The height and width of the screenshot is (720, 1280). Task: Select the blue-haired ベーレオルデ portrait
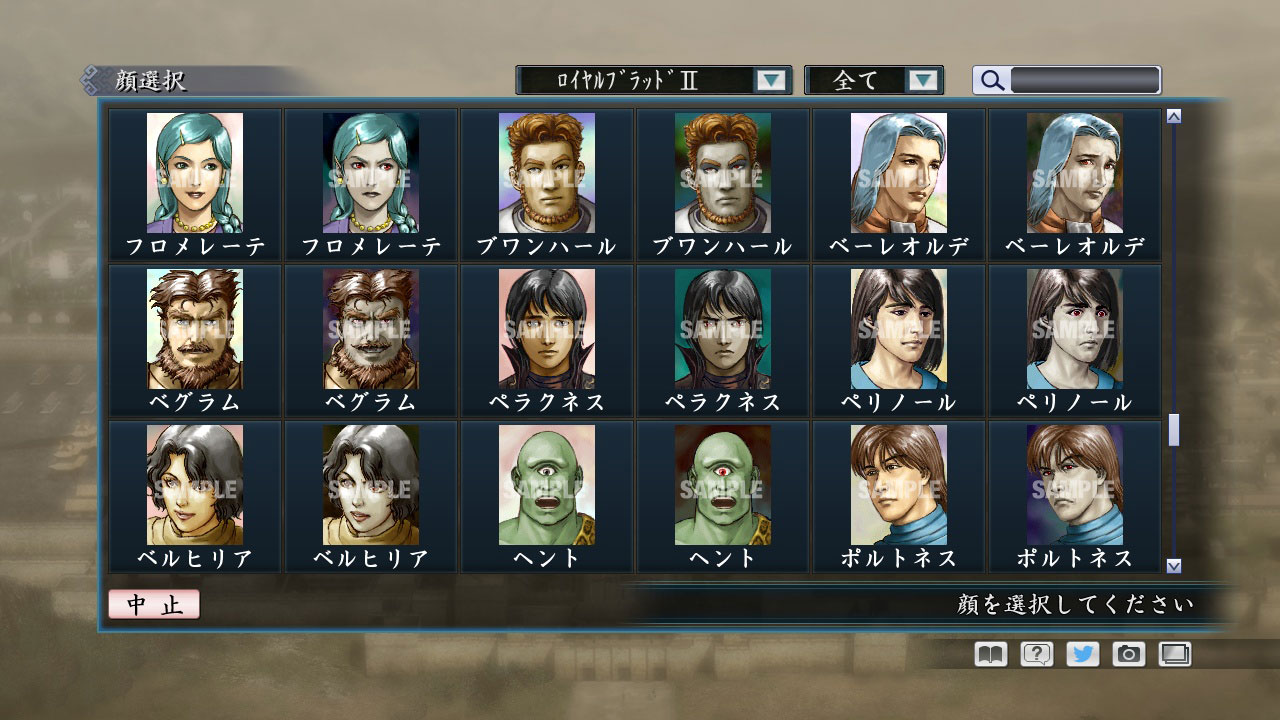point(900,175)
